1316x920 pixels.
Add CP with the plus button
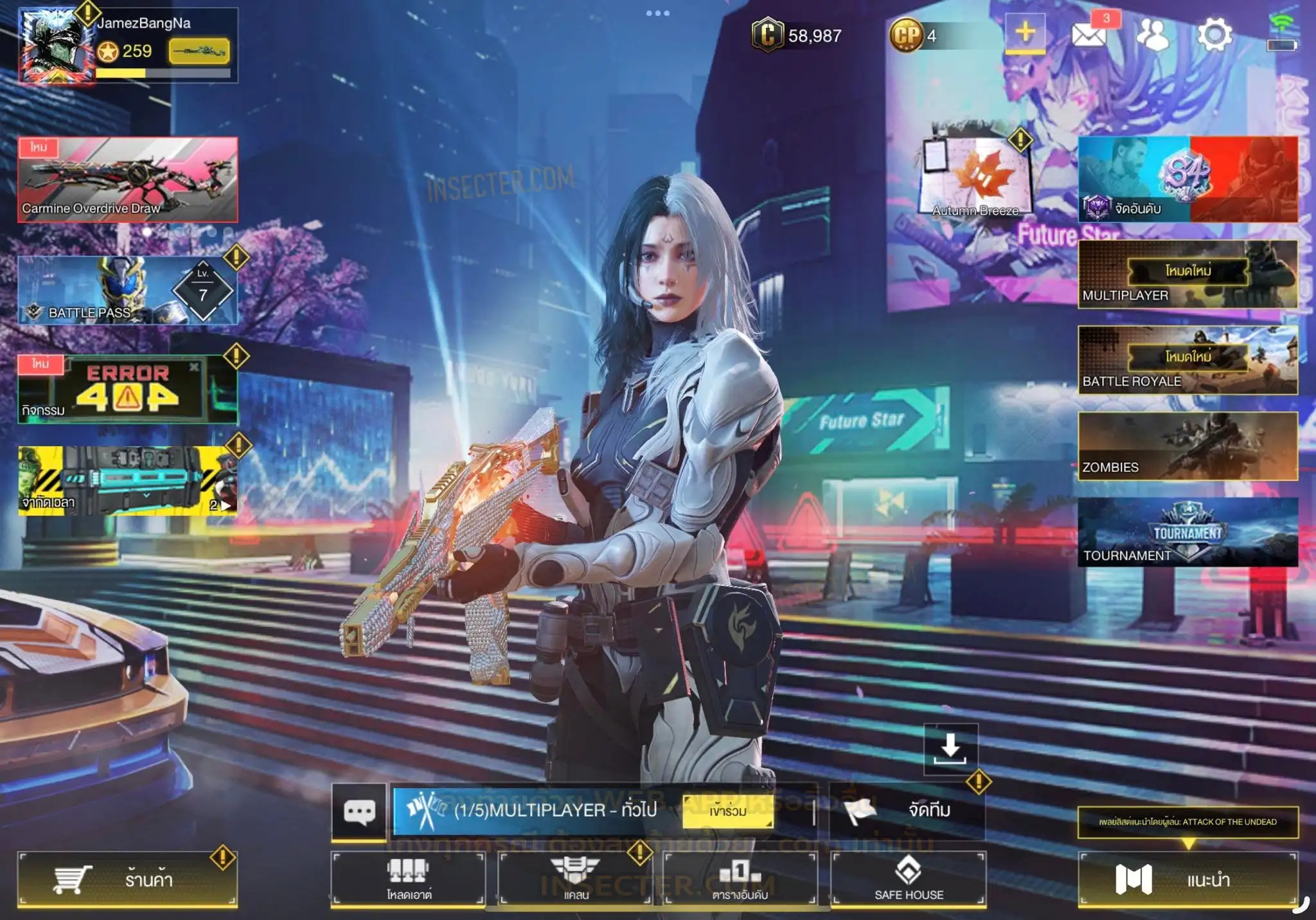(x=1025, y=33)
